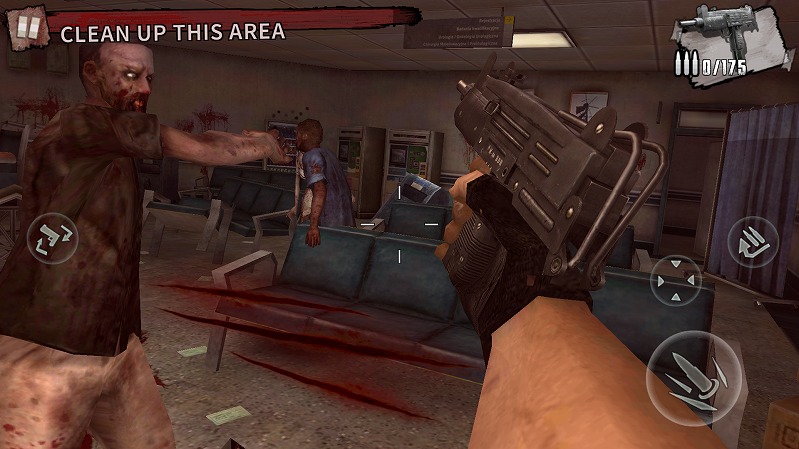799x449 pixels.
Task: Pause the game with the pause button
Action: tap(27, 27)
